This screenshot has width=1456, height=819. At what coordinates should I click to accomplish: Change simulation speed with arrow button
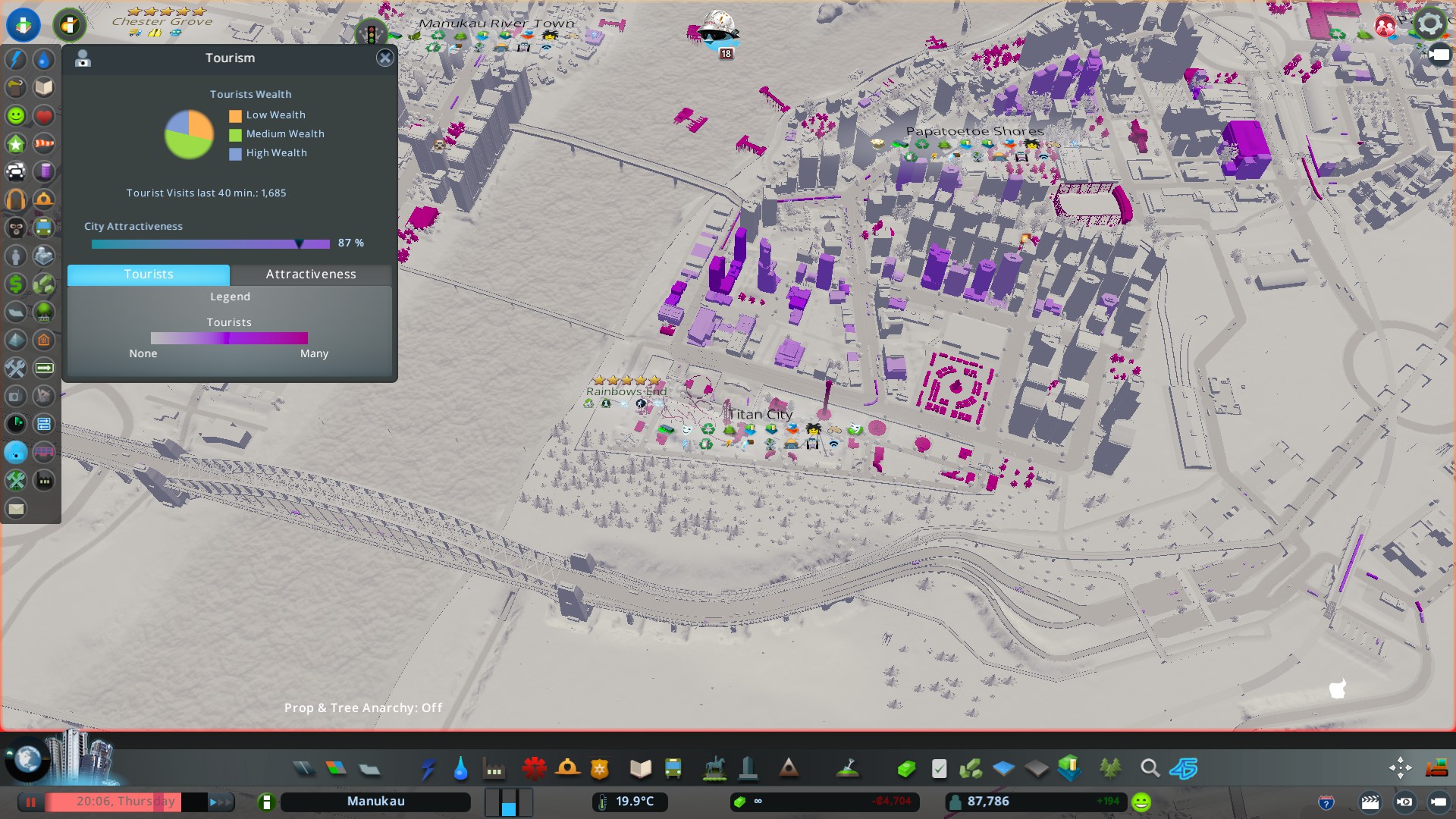(x=221, y=802)
